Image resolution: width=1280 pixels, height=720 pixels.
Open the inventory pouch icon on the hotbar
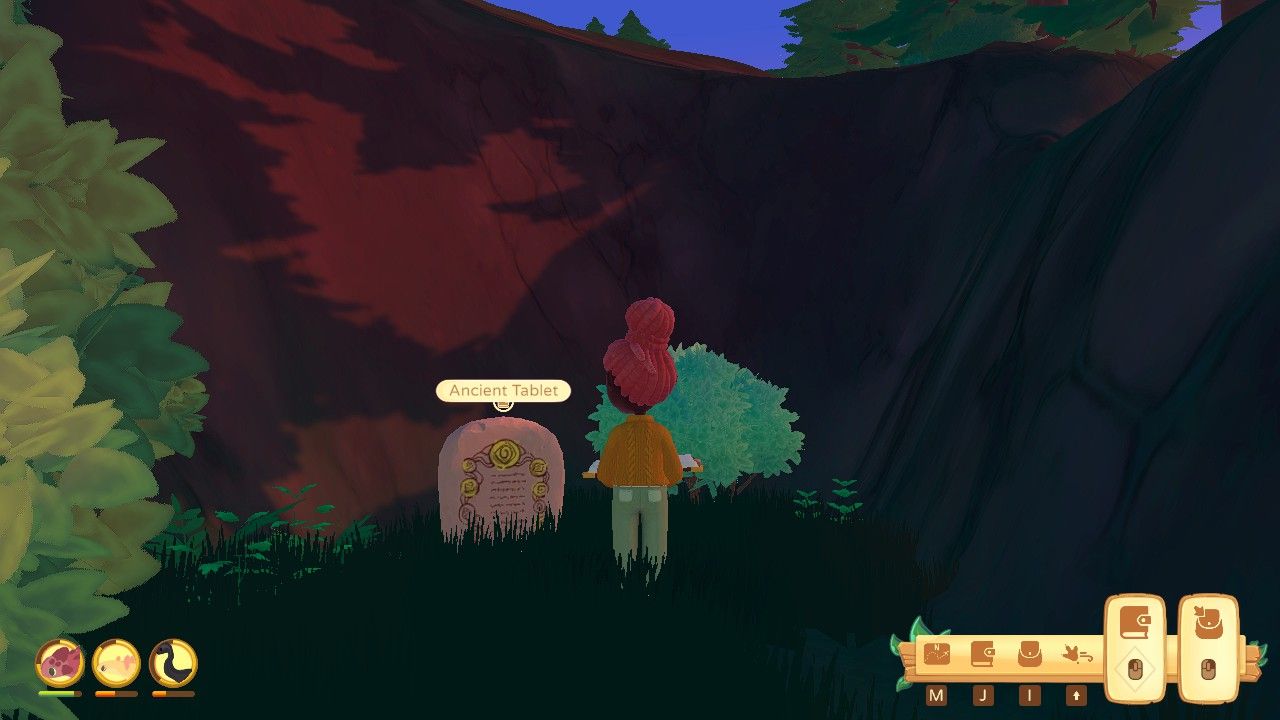click(x=1029, y=653)
